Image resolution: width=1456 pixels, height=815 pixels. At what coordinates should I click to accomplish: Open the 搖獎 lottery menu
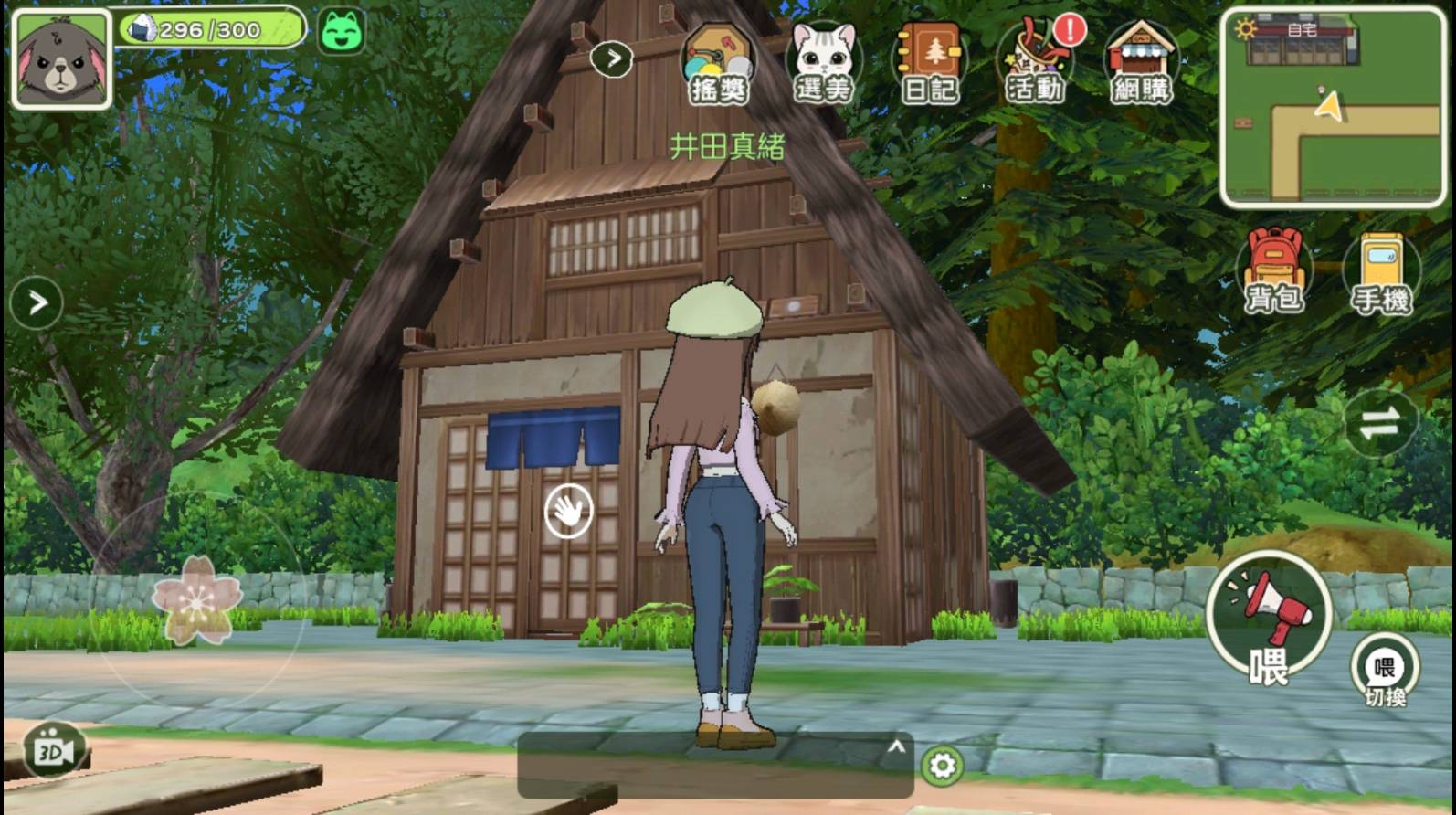[718, 64]
